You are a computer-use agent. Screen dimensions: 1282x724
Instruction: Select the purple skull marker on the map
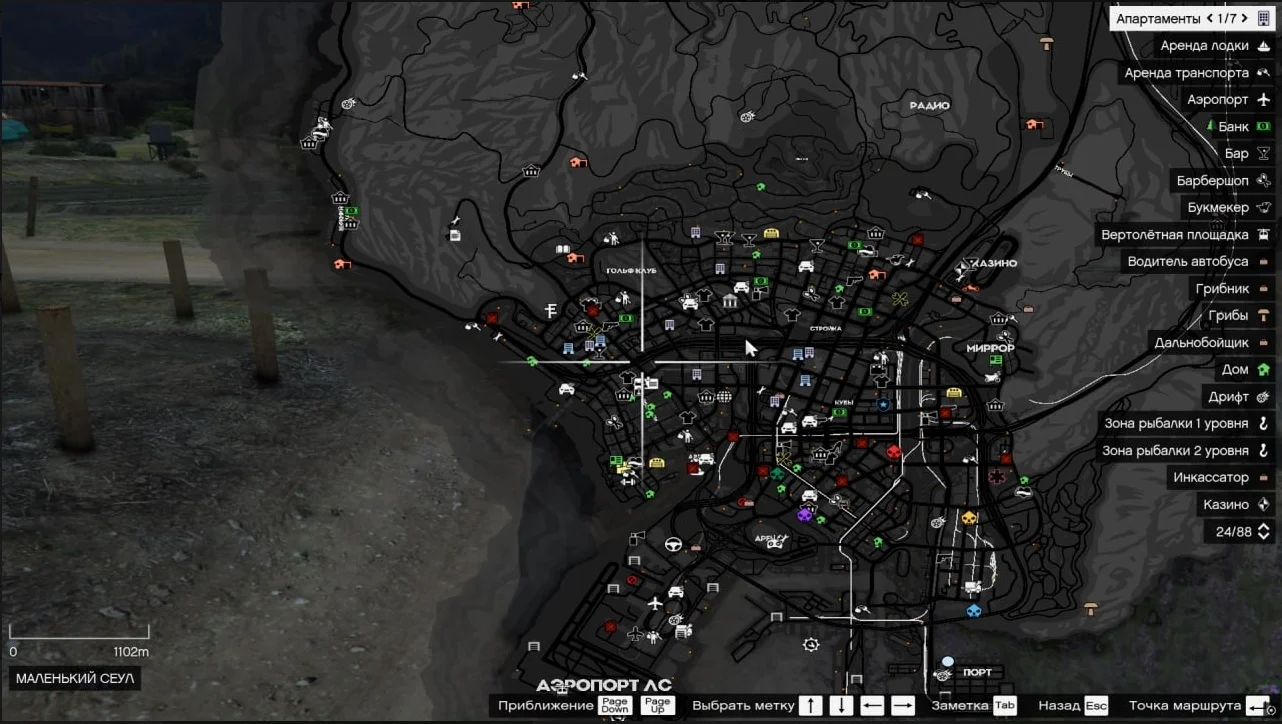(x=804, y=514)
